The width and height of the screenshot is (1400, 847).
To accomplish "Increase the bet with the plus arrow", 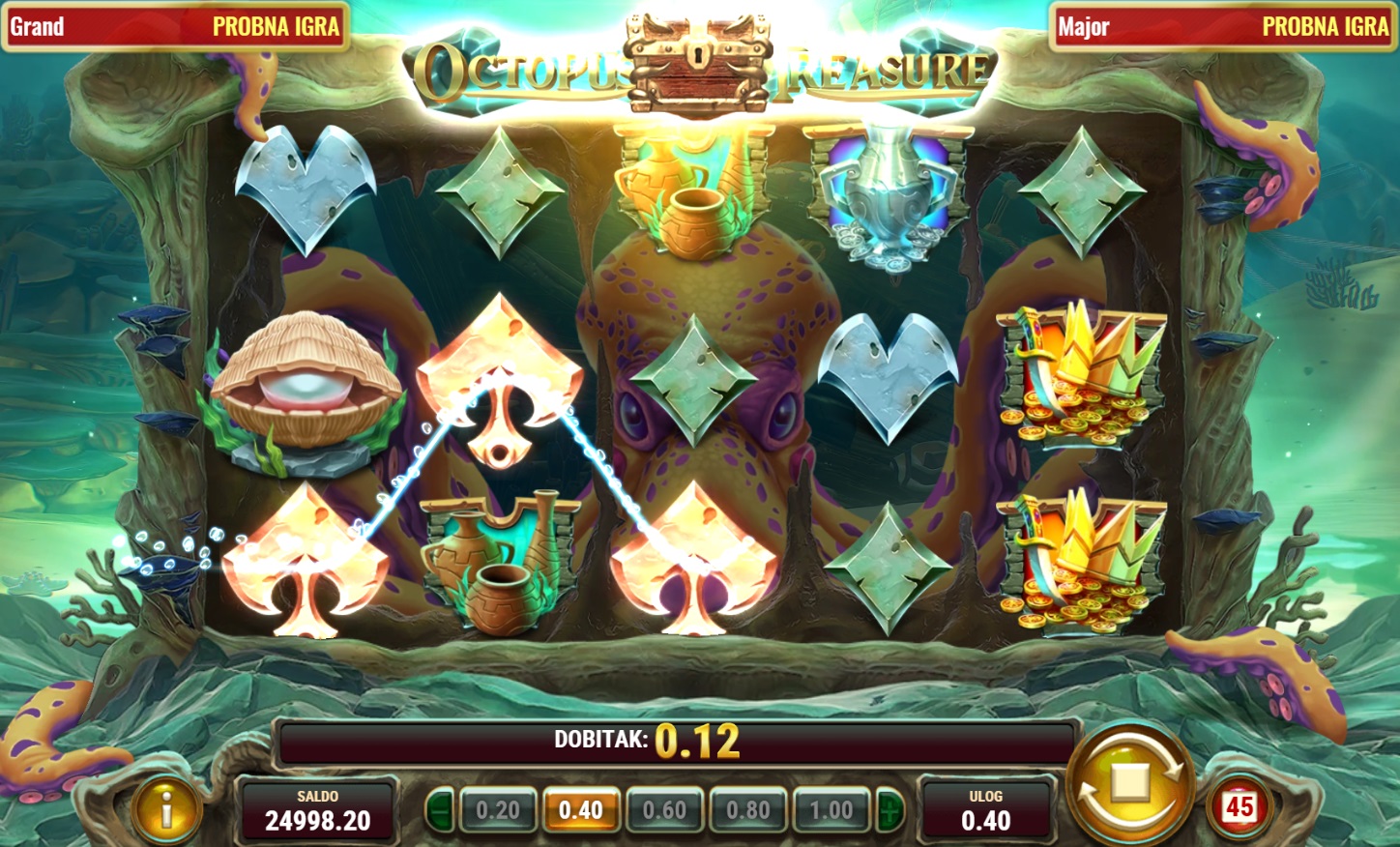I will 890,810.
